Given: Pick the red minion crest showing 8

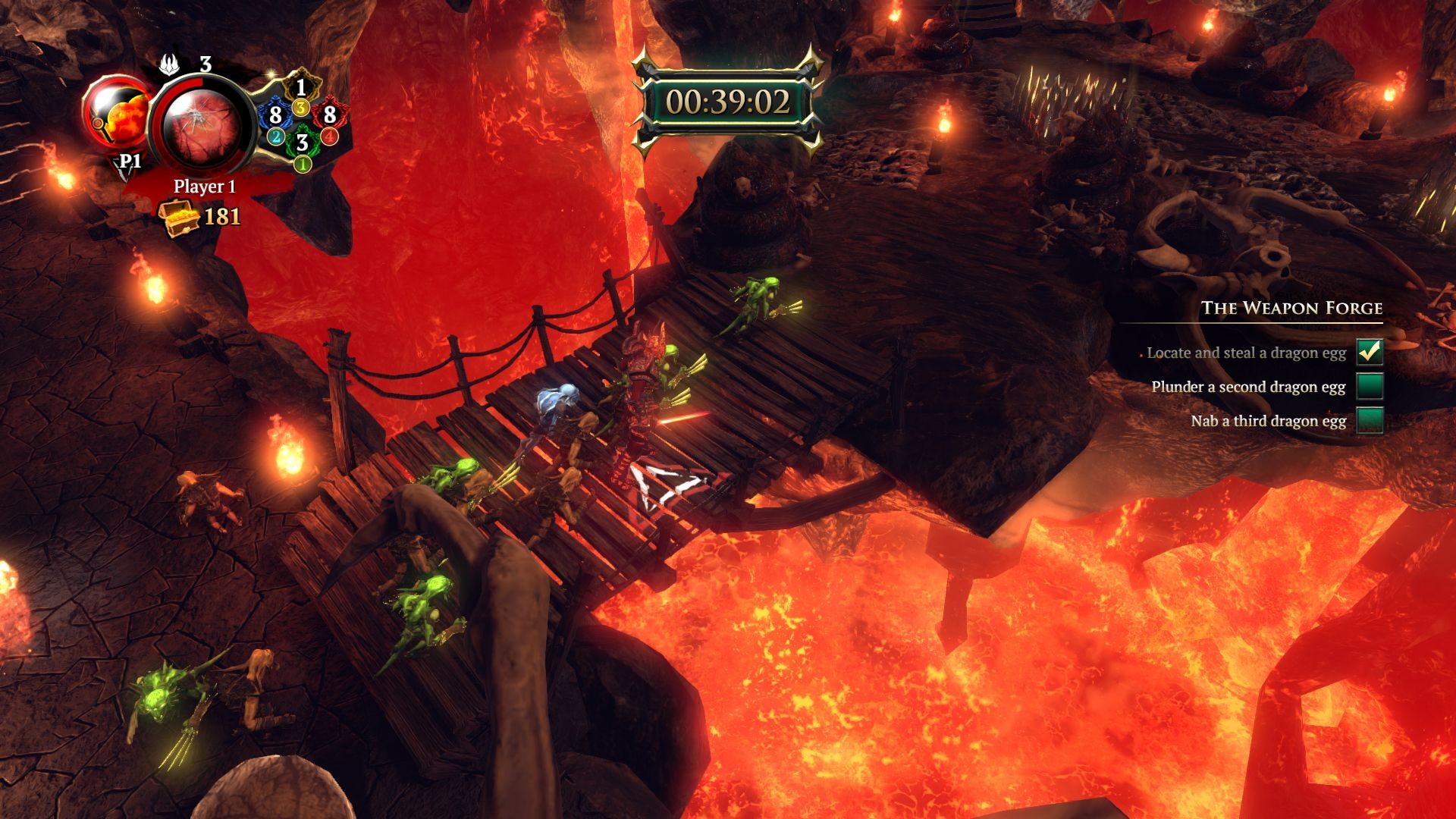Looking at the screenshot, I should click(x=329, y=115).
